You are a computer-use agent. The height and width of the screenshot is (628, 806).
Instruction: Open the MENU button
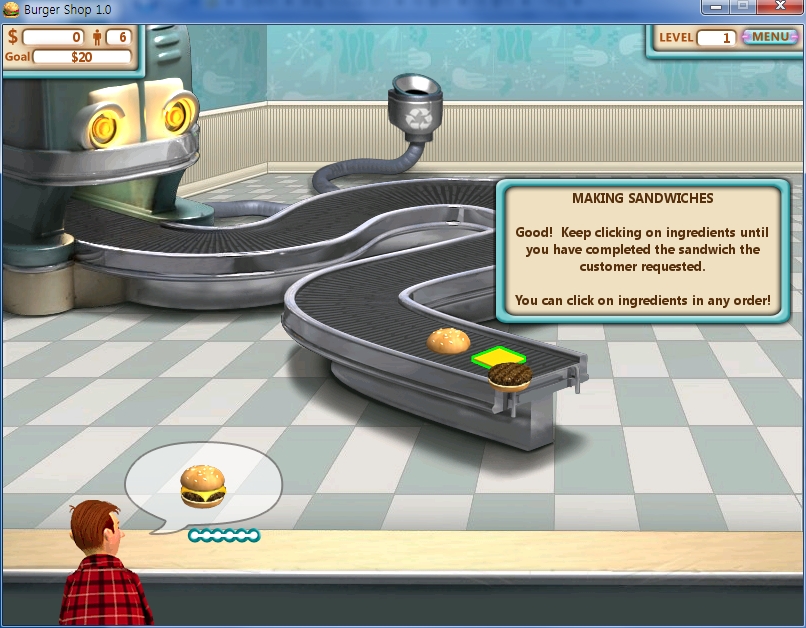770,37
